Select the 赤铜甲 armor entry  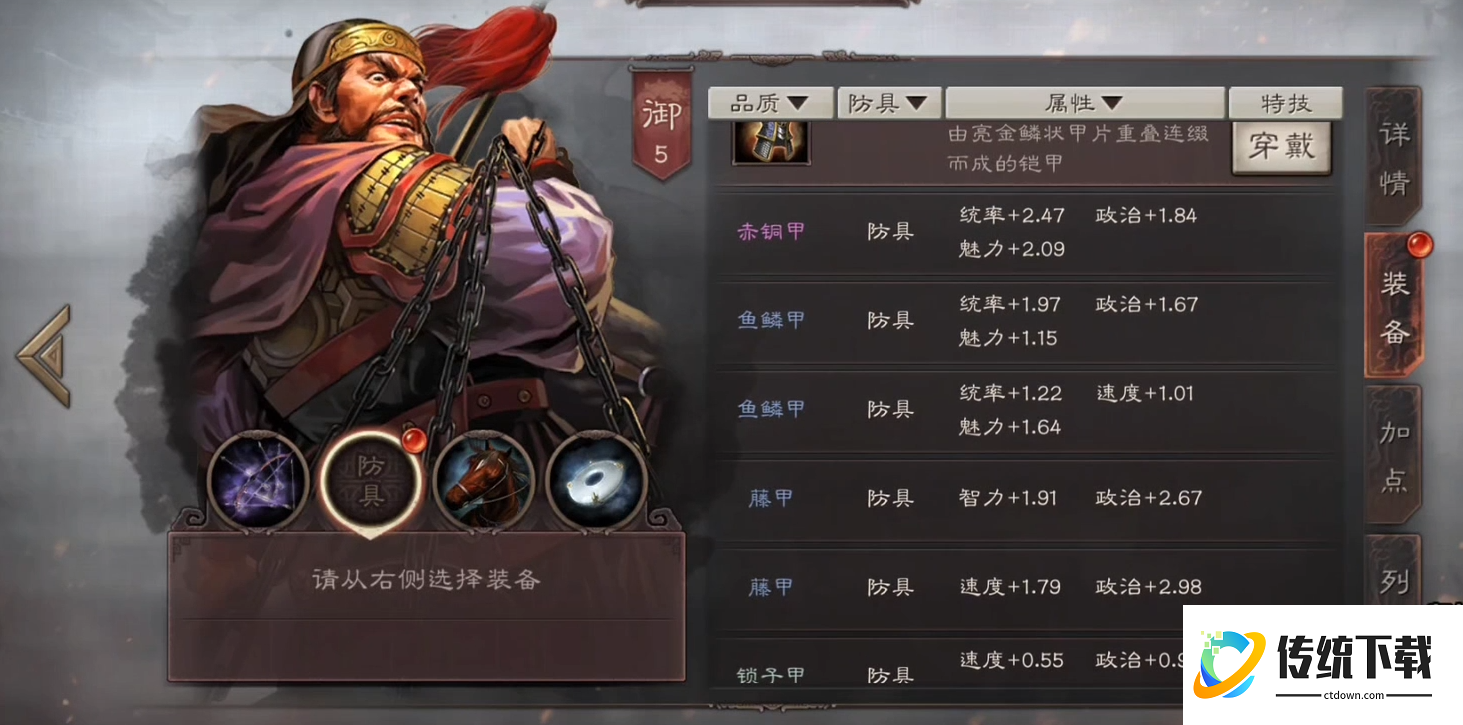click(x=770, y=231)
